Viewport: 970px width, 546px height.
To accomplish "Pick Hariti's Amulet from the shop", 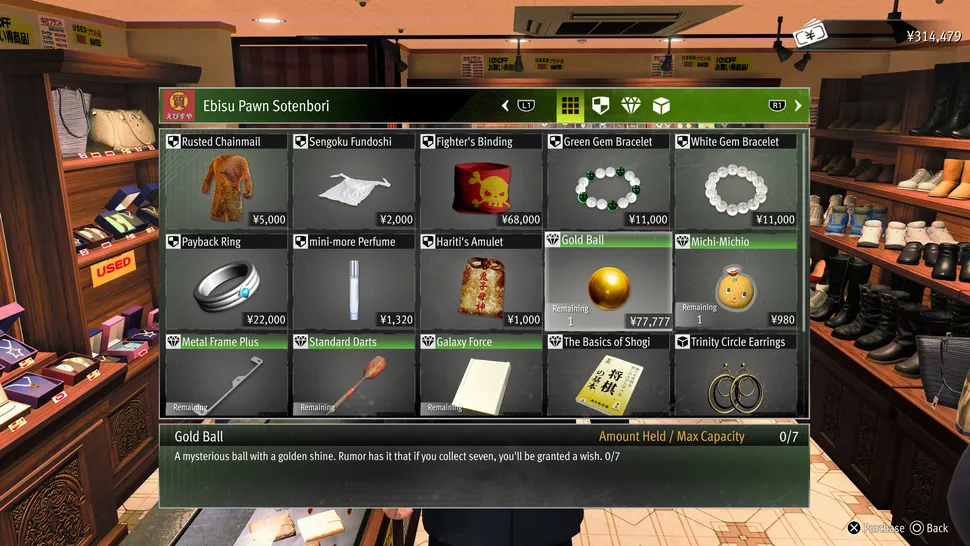I will 481,281.
